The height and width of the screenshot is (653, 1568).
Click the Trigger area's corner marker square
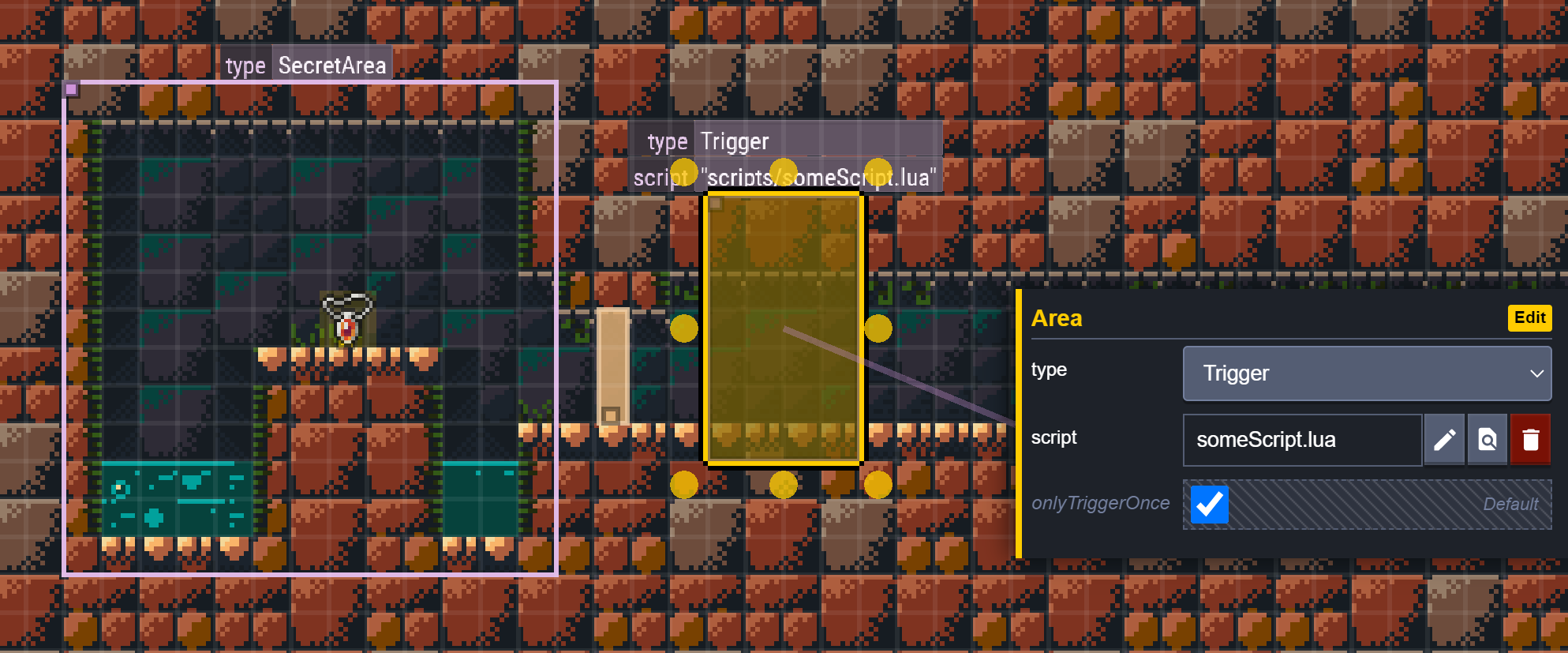click(714, 203)
